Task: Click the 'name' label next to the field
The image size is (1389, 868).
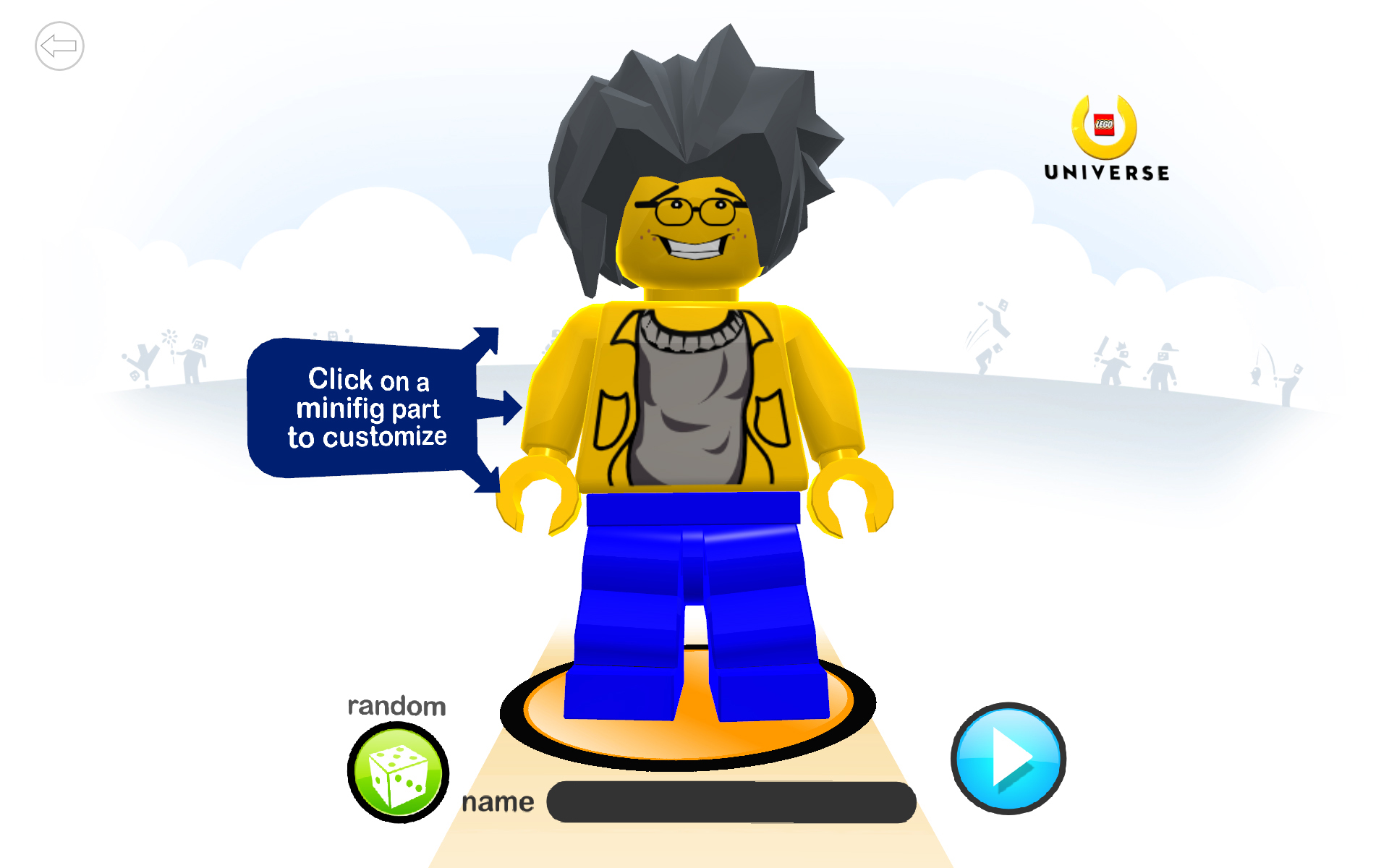Action: pos(498,801)
